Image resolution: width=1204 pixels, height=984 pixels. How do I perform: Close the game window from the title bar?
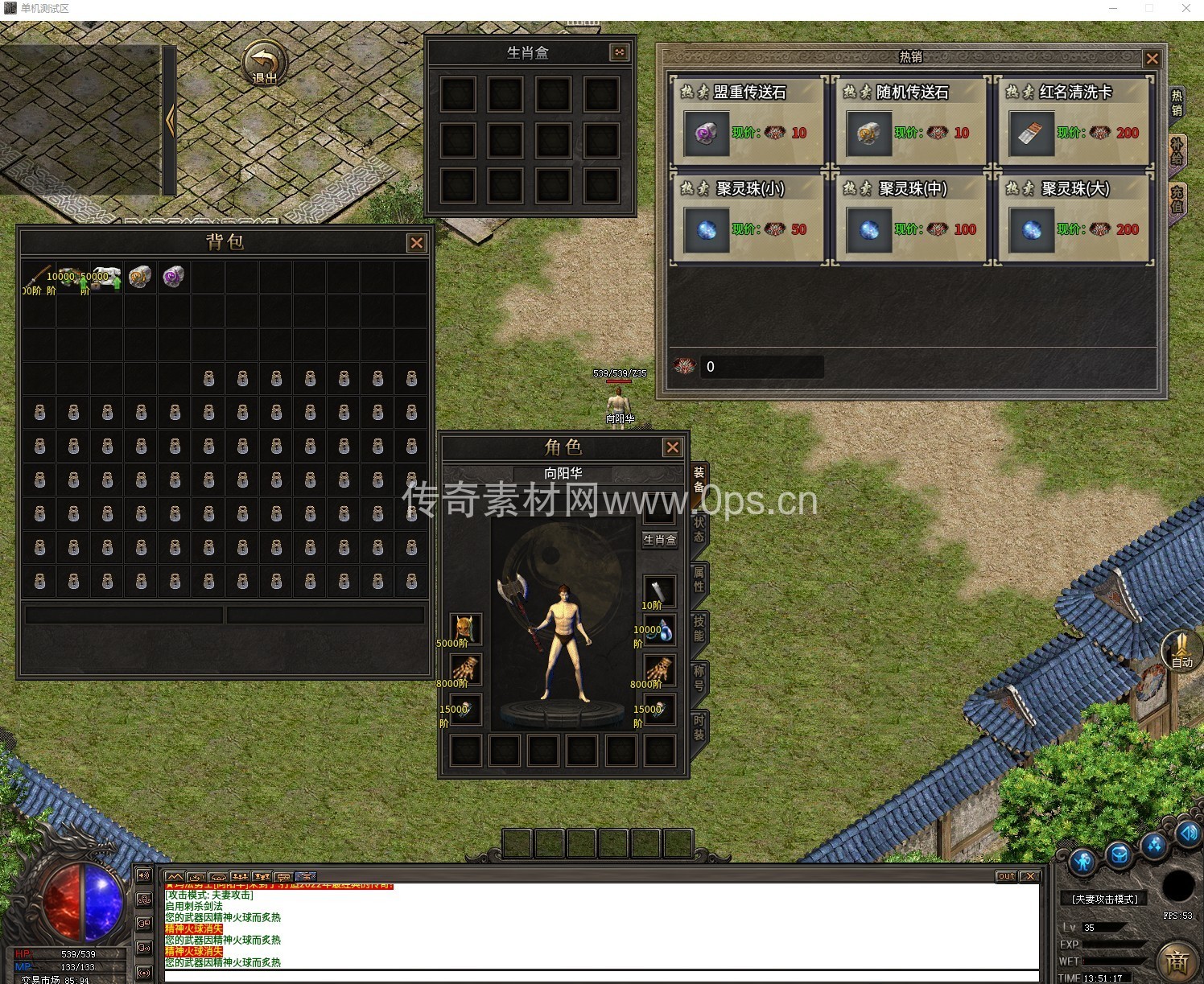(x=1185, y=8)
